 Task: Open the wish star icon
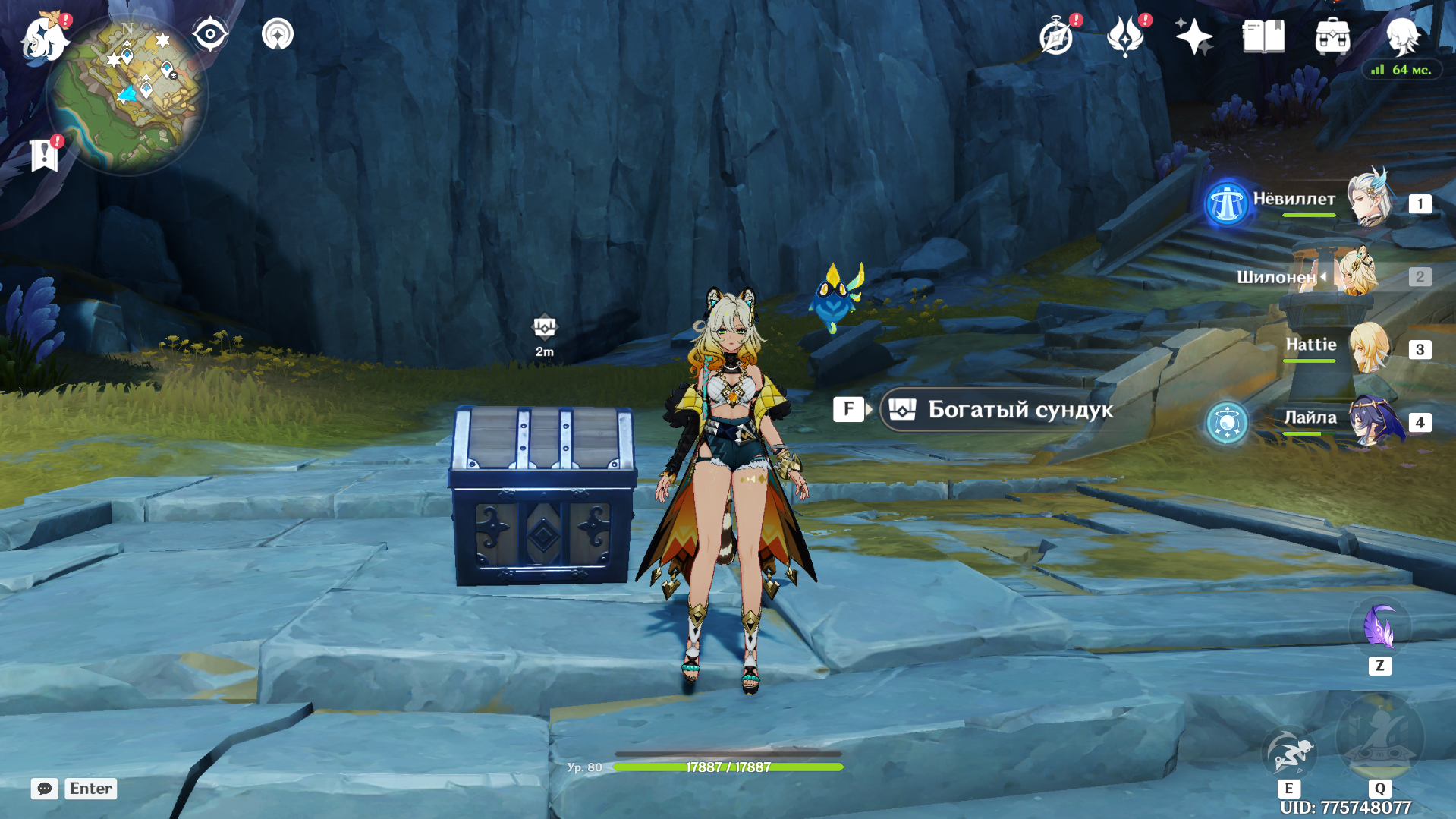point(1193,37)
